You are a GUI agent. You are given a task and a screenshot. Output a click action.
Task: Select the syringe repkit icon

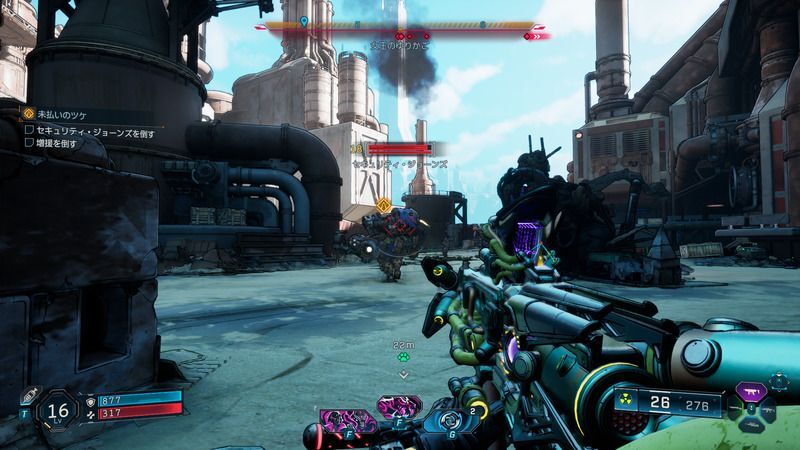pos(27,395)
